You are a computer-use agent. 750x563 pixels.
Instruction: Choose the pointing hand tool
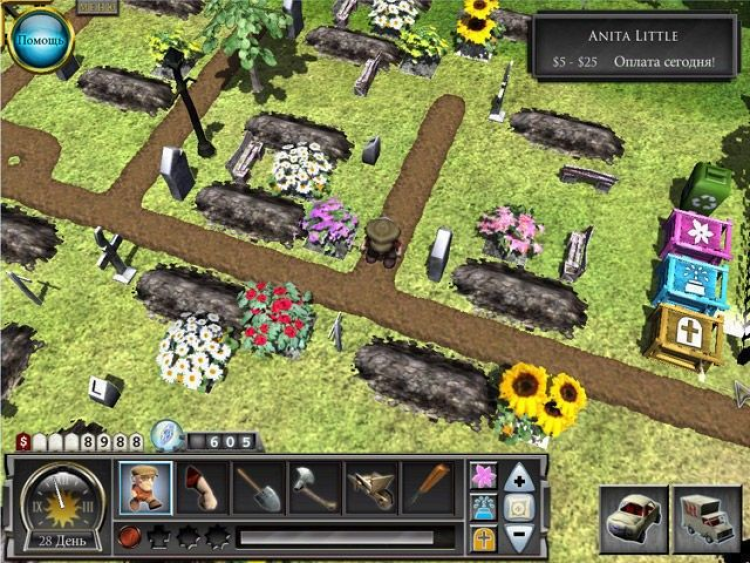[202, 488]
